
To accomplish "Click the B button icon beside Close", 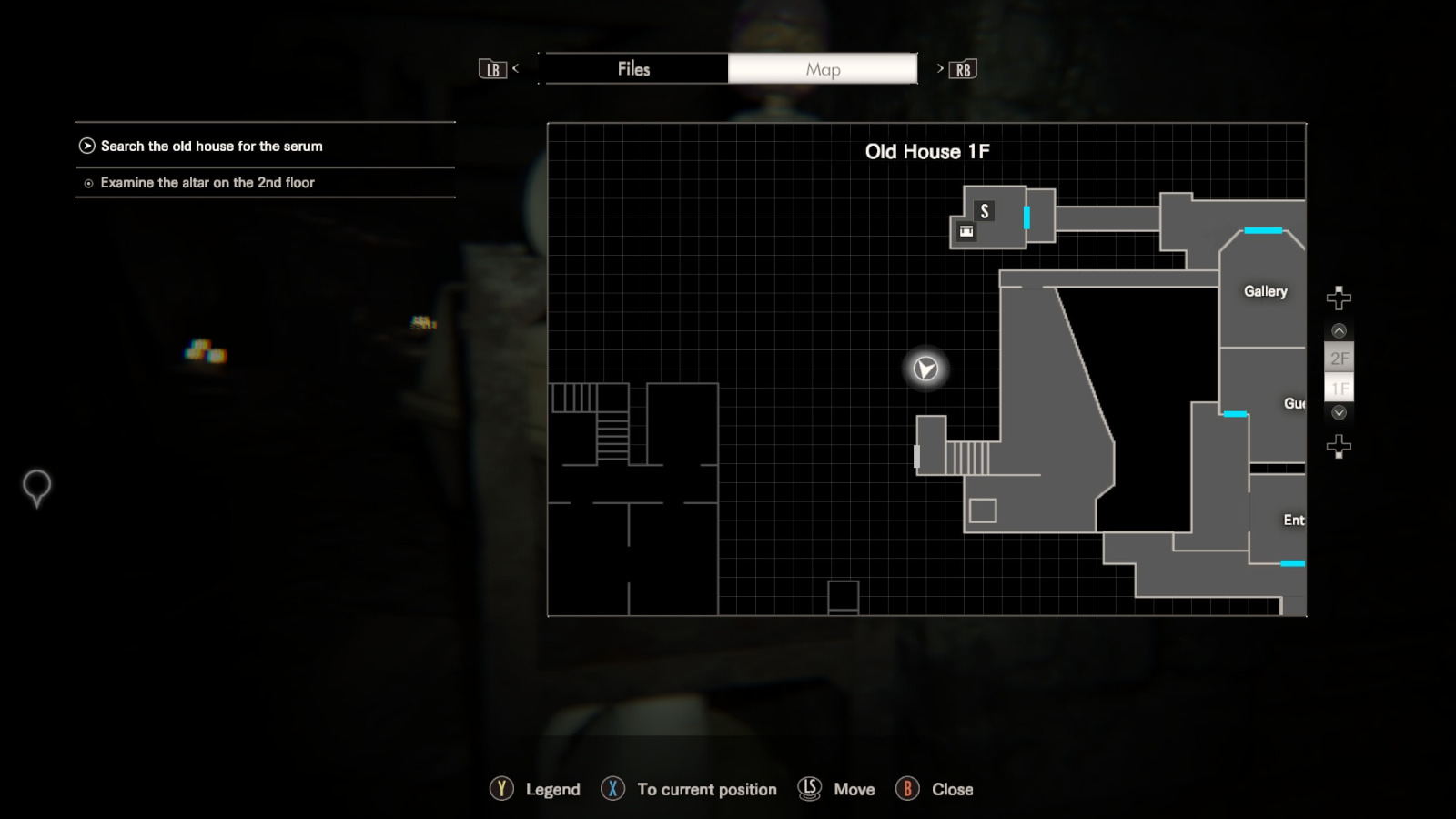I will (908, 789).
